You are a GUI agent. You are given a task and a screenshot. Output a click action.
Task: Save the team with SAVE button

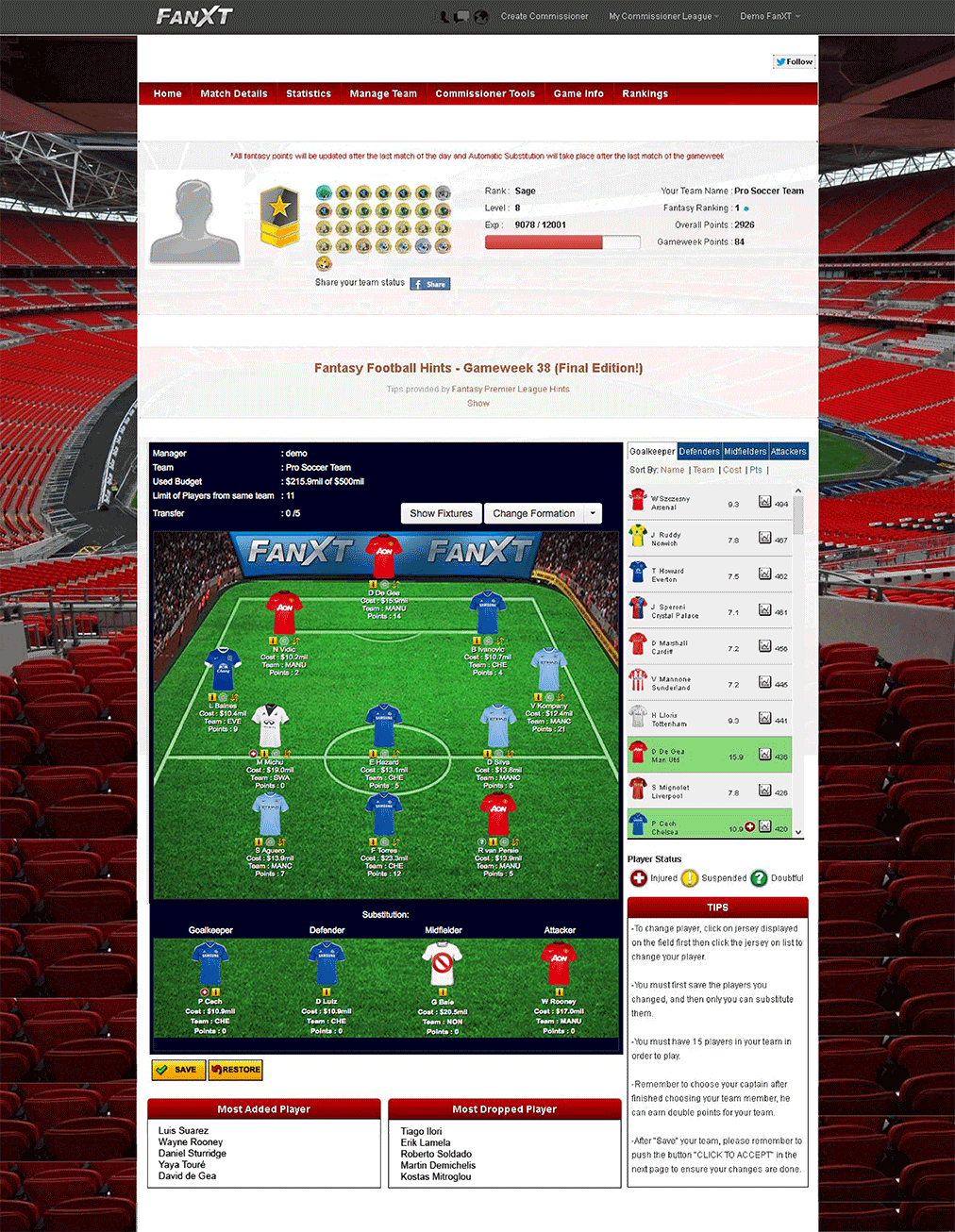[178, 1070]
